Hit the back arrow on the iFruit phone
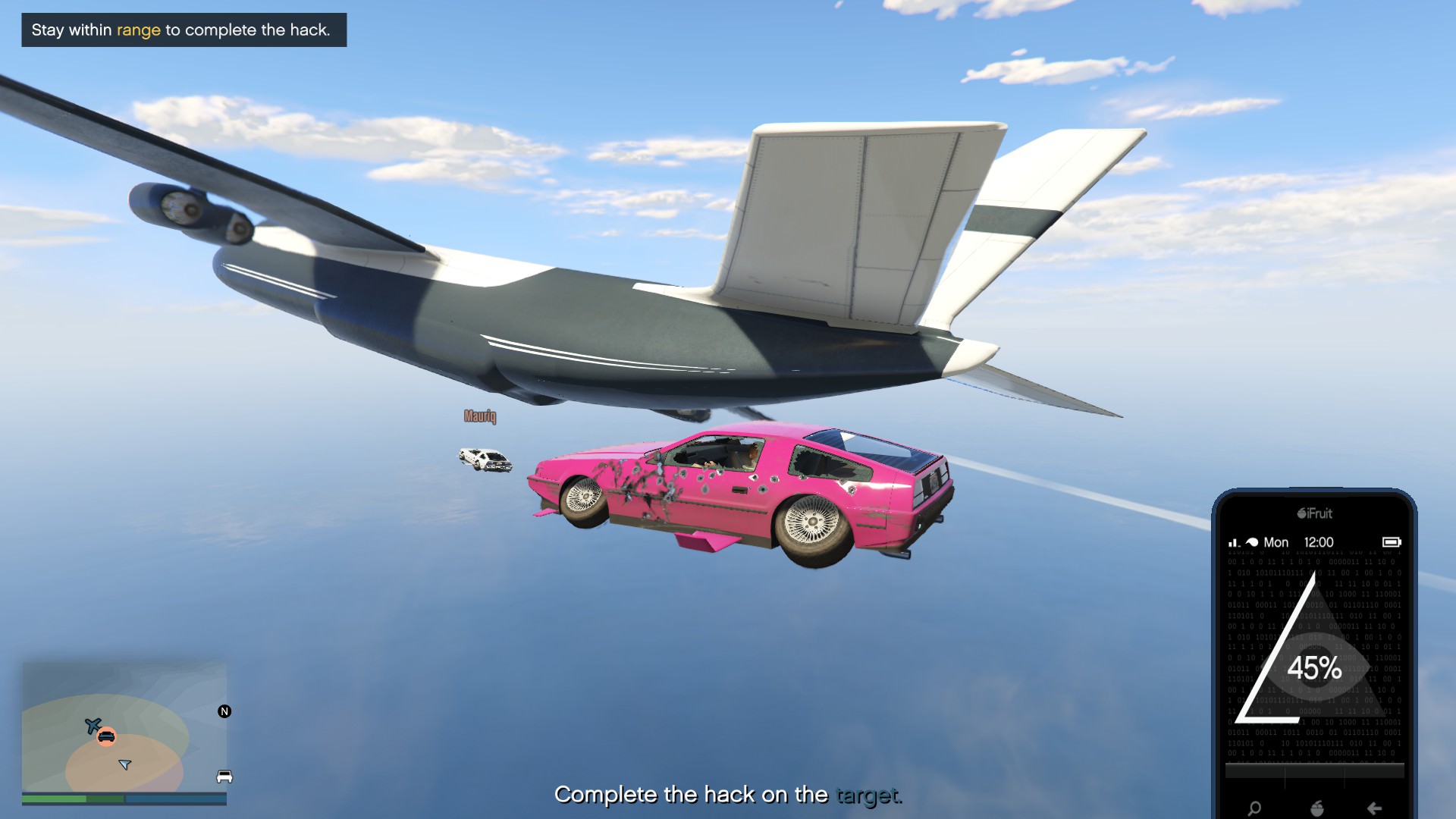 (1374, 808)
